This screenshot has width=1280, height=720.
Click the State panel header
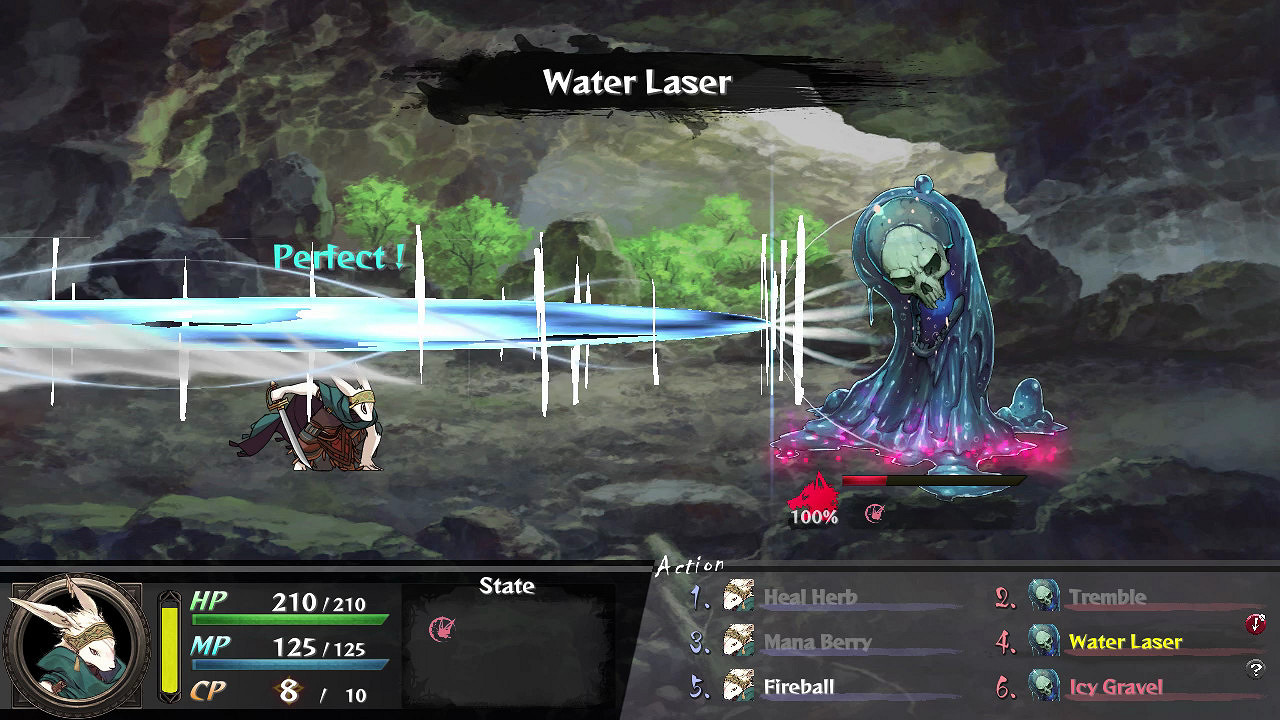pyautogui.click(x=506, y=587)
